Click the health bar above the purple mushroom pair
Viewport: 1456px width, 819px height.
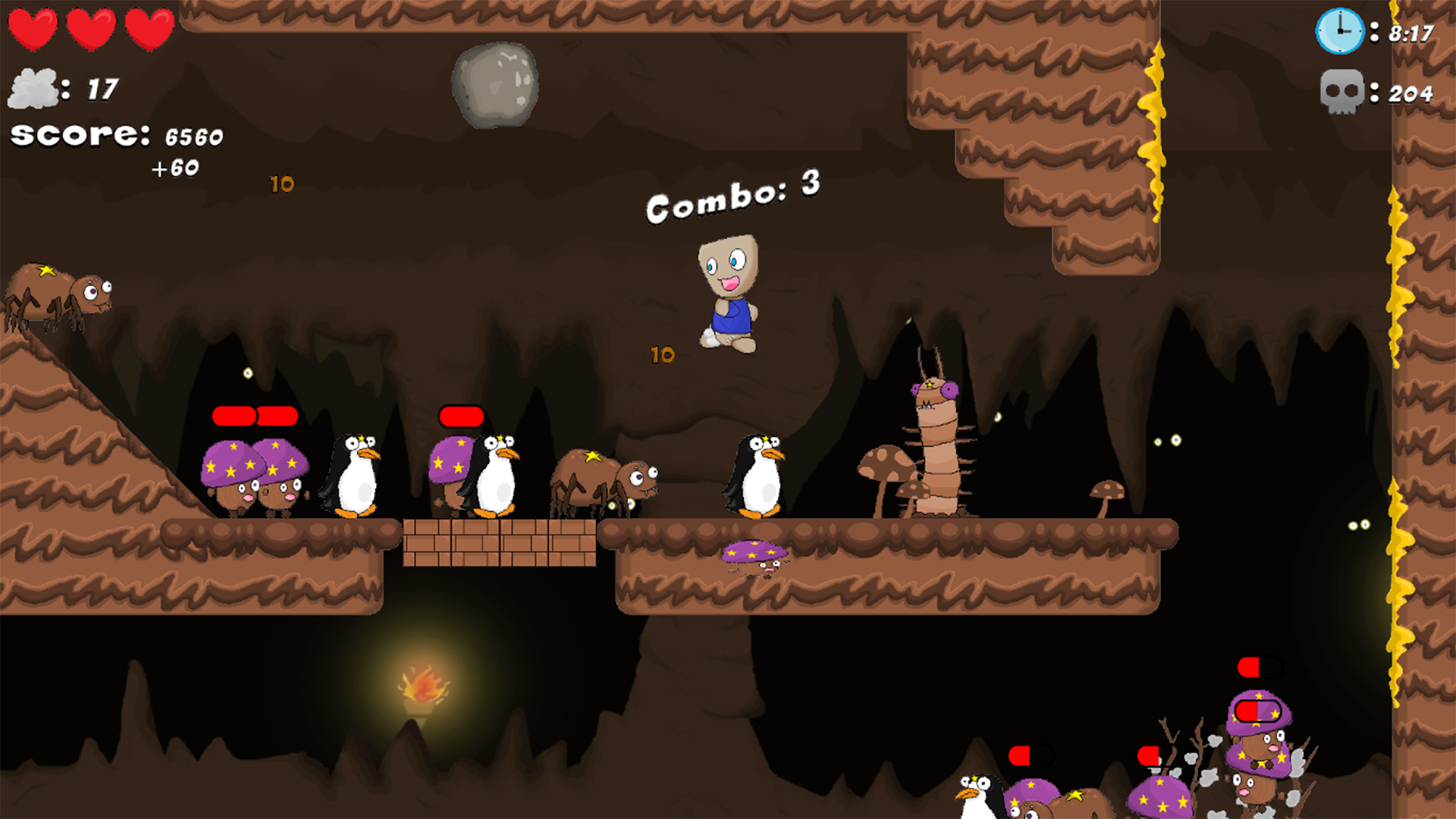pos(254,416)
